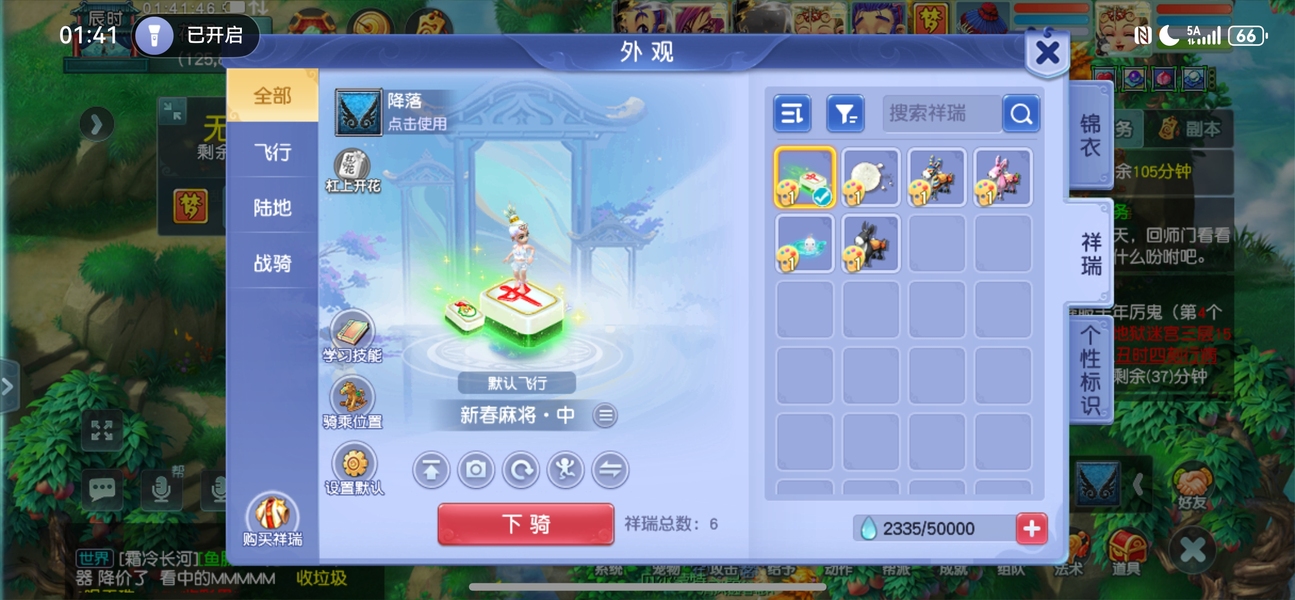
Task: Click the red 下骑 dismount button
Action: click(x=526, y=524)
